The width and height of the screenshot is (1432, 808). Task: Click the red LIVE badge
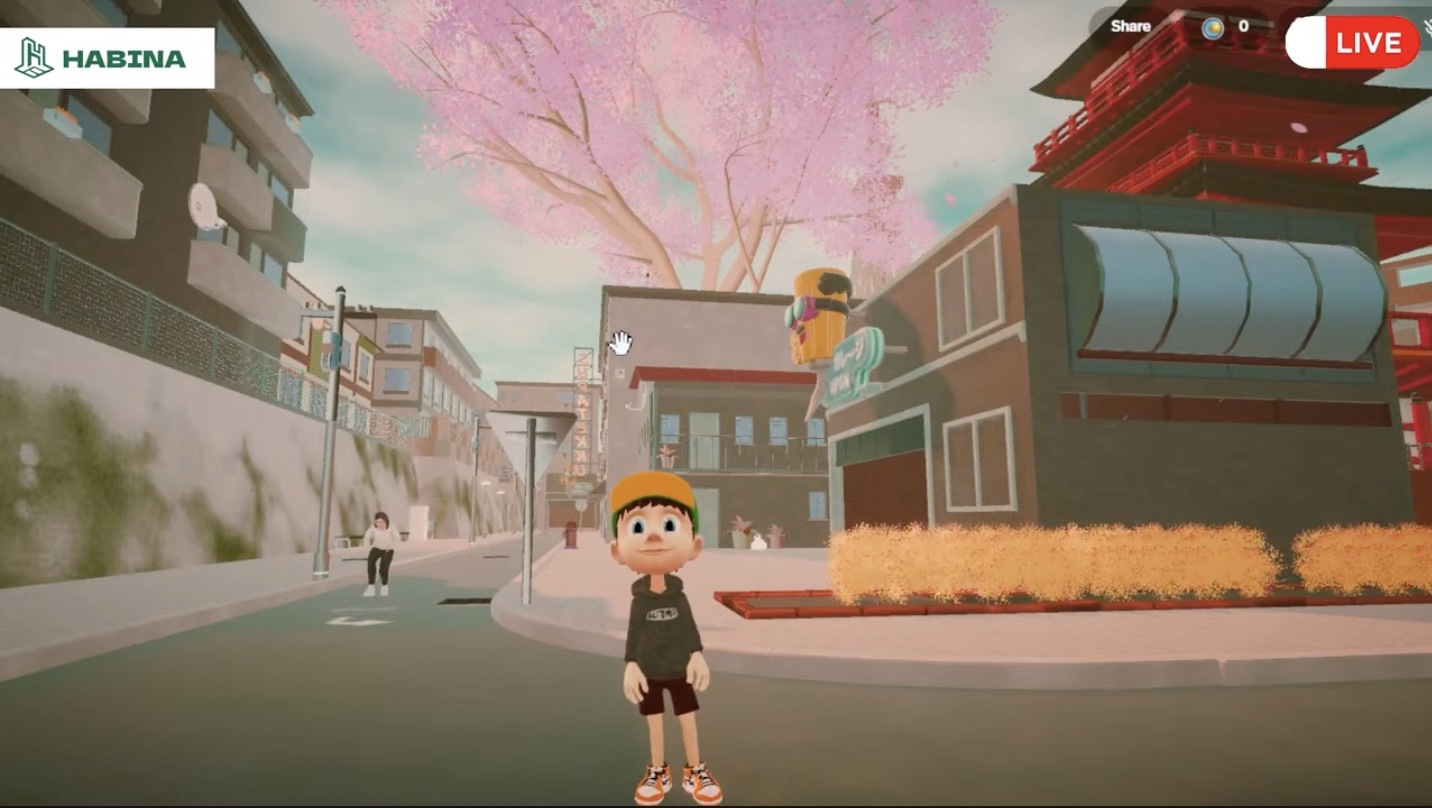[x=1368, y=43]
